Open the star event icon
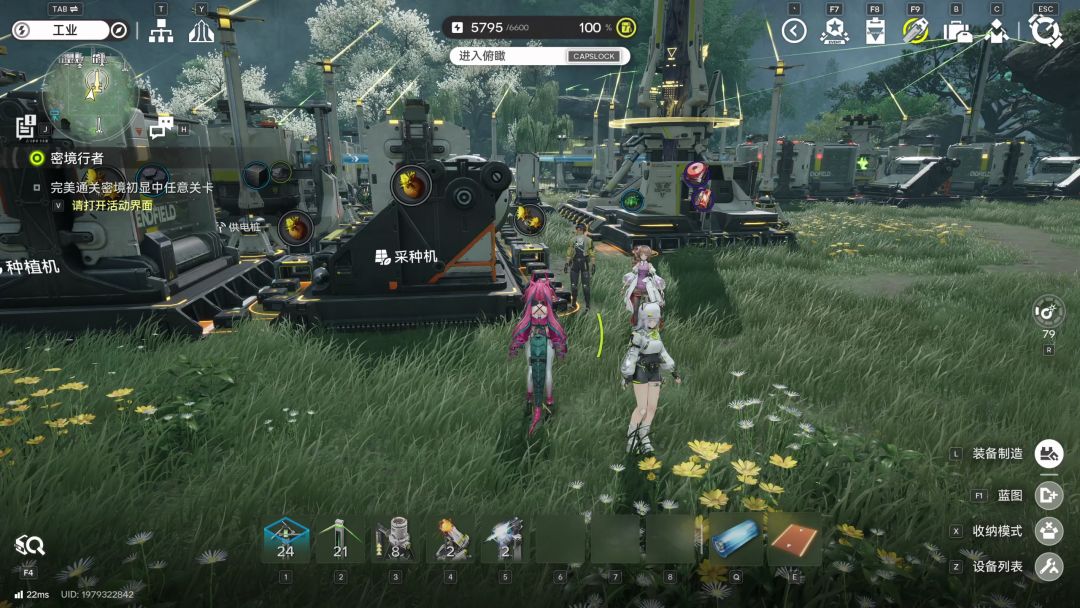1080x608 pixels. pos(834,31)
